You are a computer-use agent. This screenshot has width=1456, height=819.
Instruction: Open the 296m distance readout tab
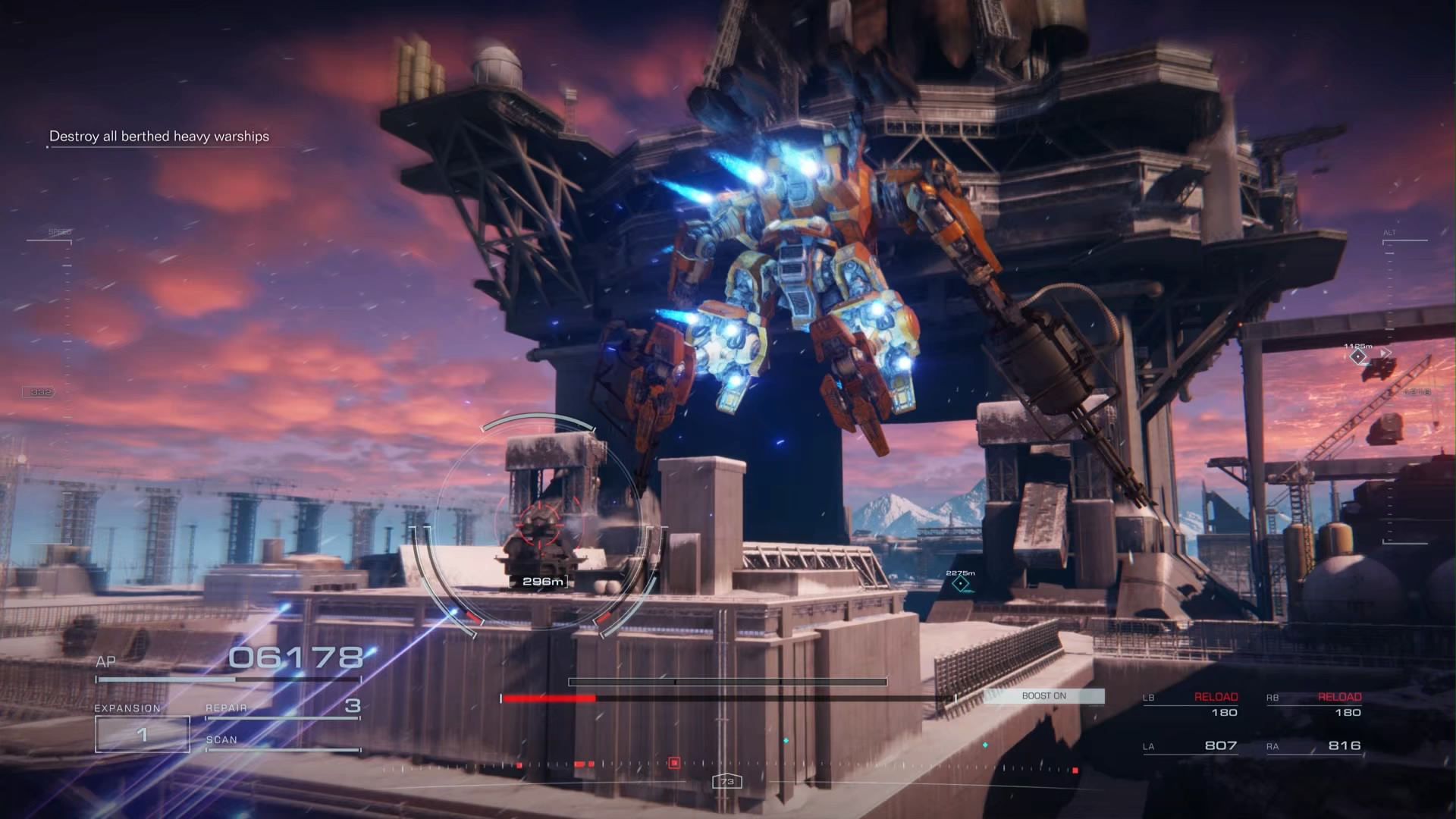(x=544, y=583)
